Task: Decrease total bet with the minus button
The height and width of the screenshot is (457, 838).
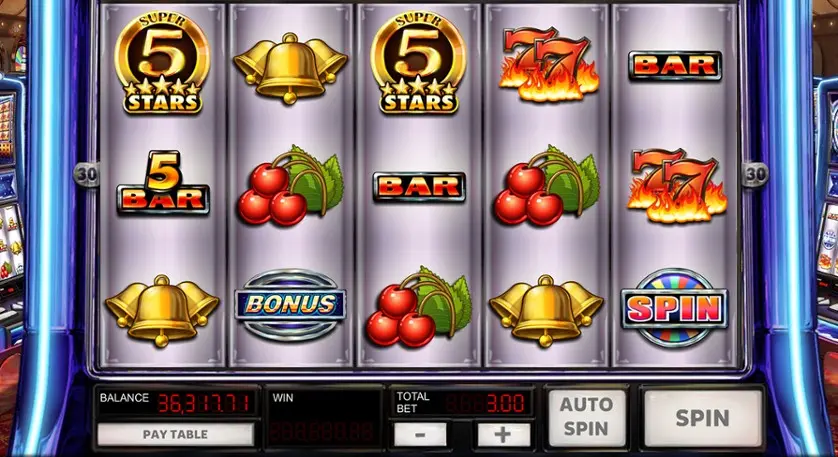Action: click(x=421, y=435)
